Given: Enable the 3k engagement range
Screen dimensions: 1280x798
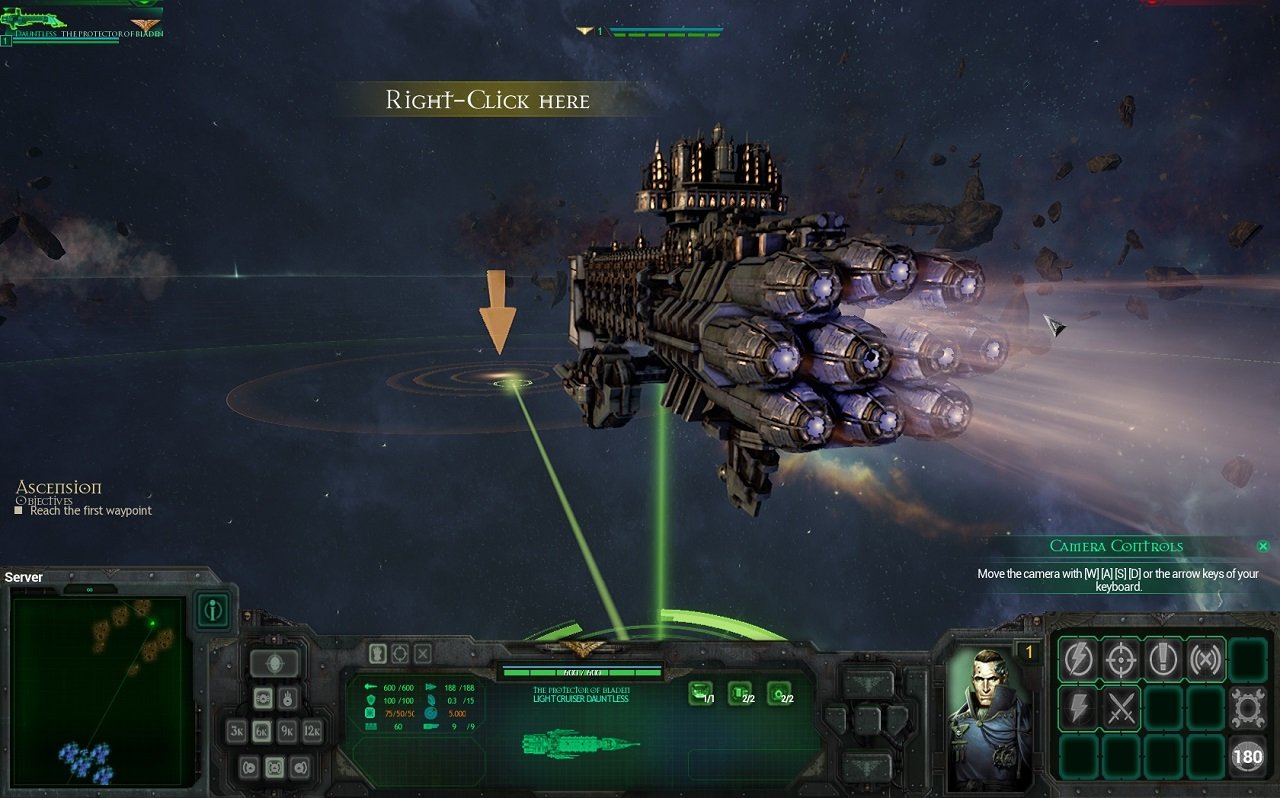Looking at the screenshot, I should click(x=237, y=731).
